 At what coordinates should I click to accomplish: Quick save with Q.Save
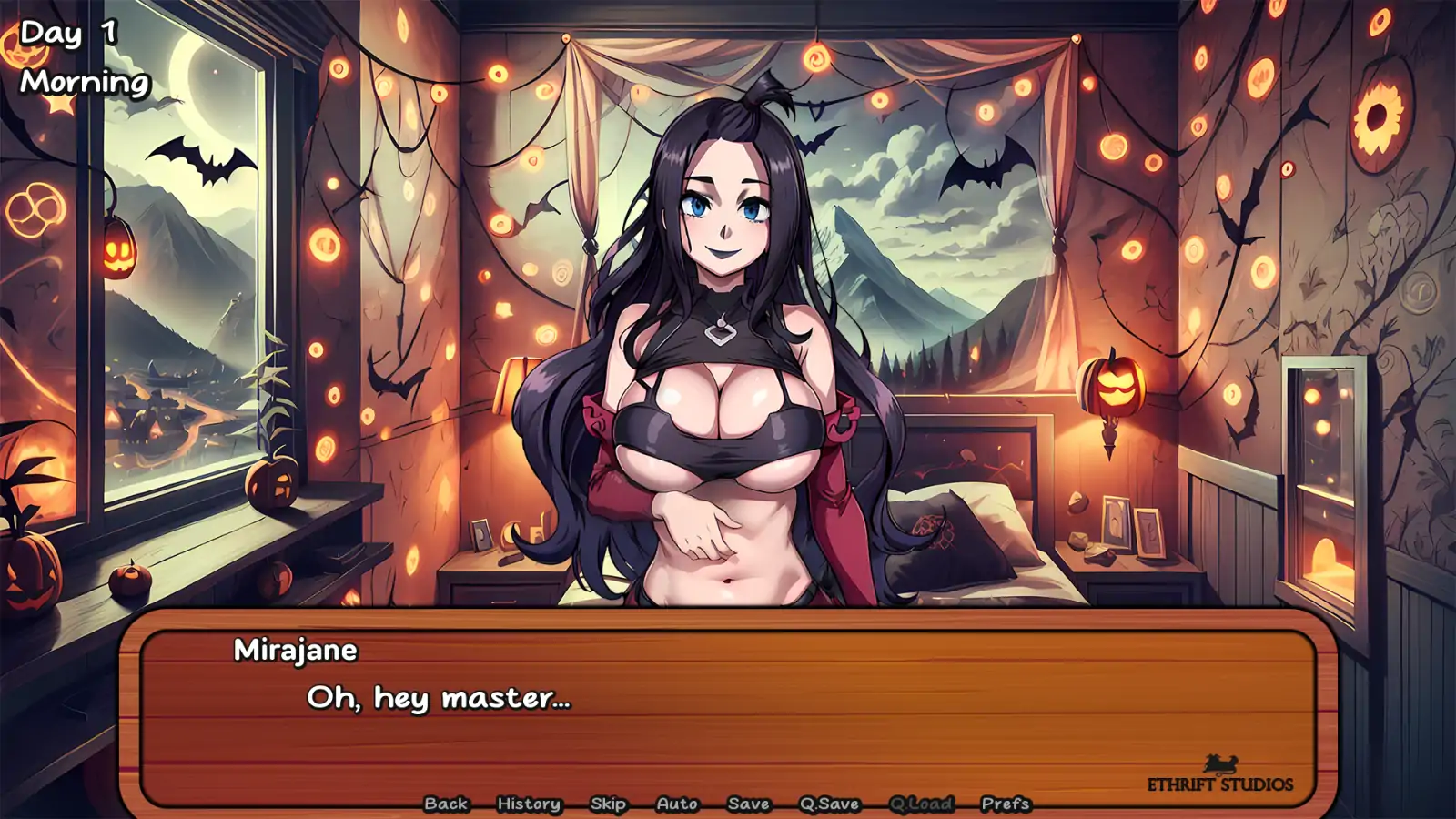[829, 804]
